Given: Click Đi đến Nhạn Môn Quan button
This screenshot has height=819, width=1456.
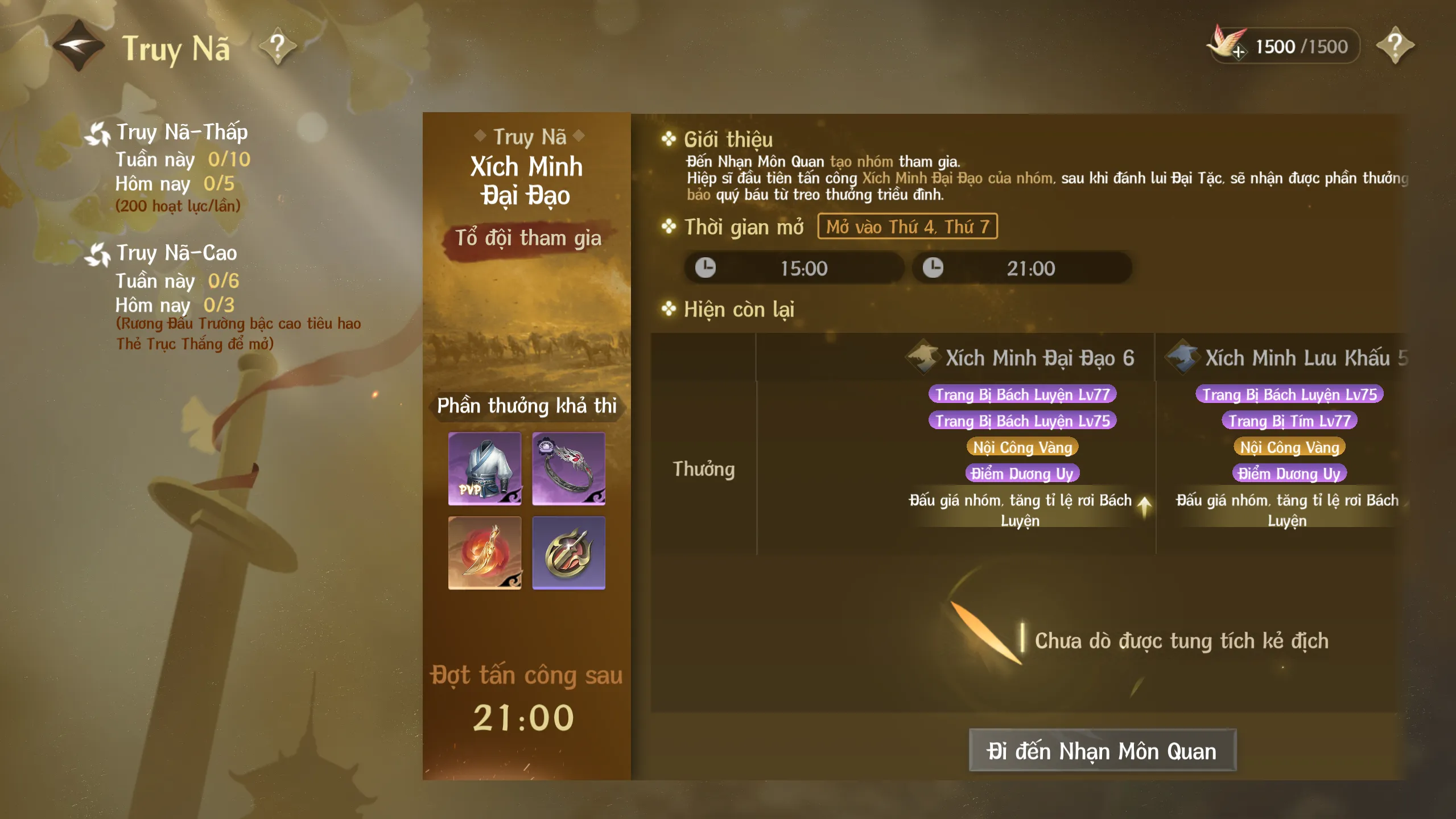Looking at the screenshot, I should [x=1102, y=751].
